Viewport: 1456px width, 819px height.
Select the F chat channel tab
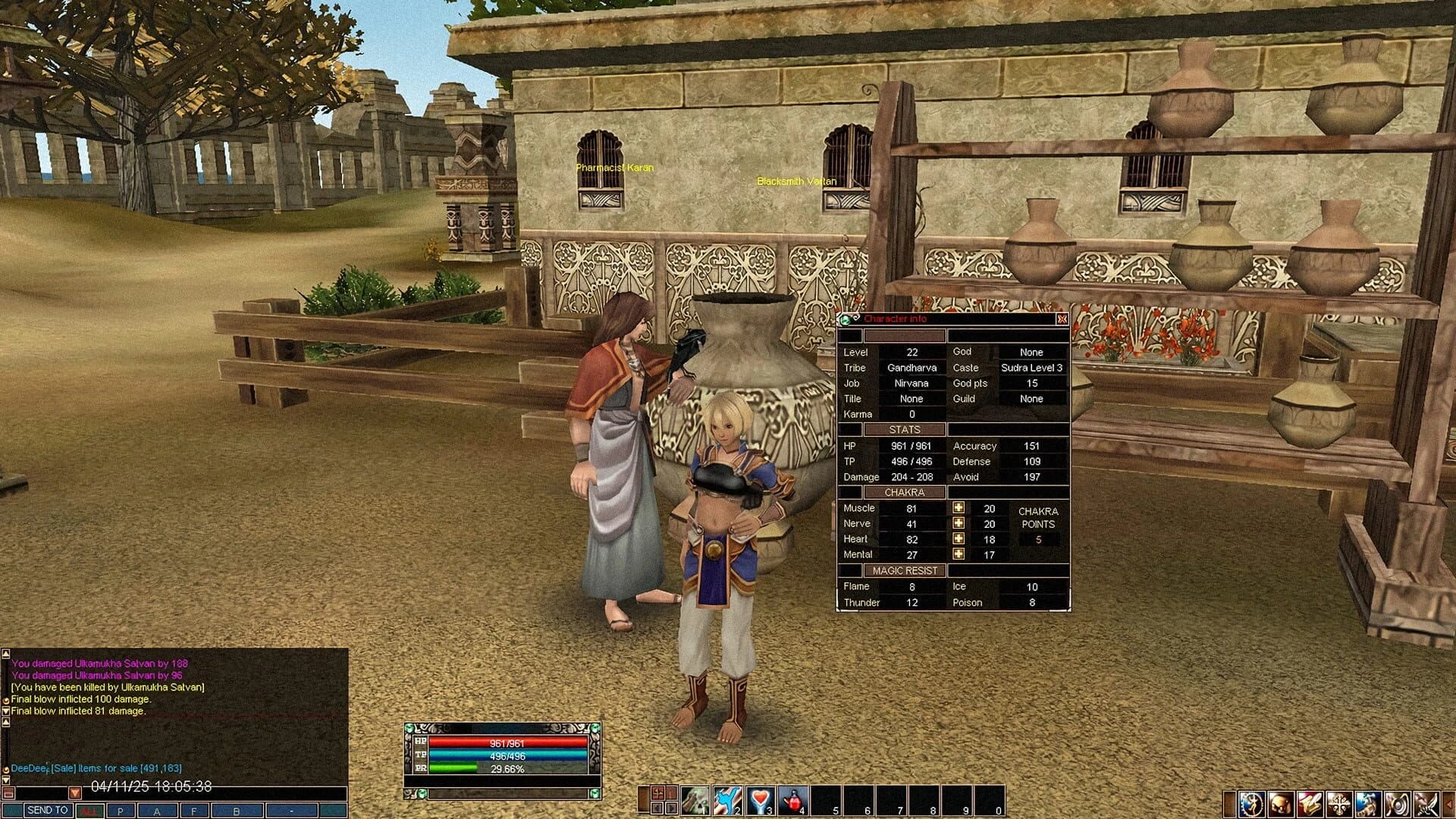(194, 810)
